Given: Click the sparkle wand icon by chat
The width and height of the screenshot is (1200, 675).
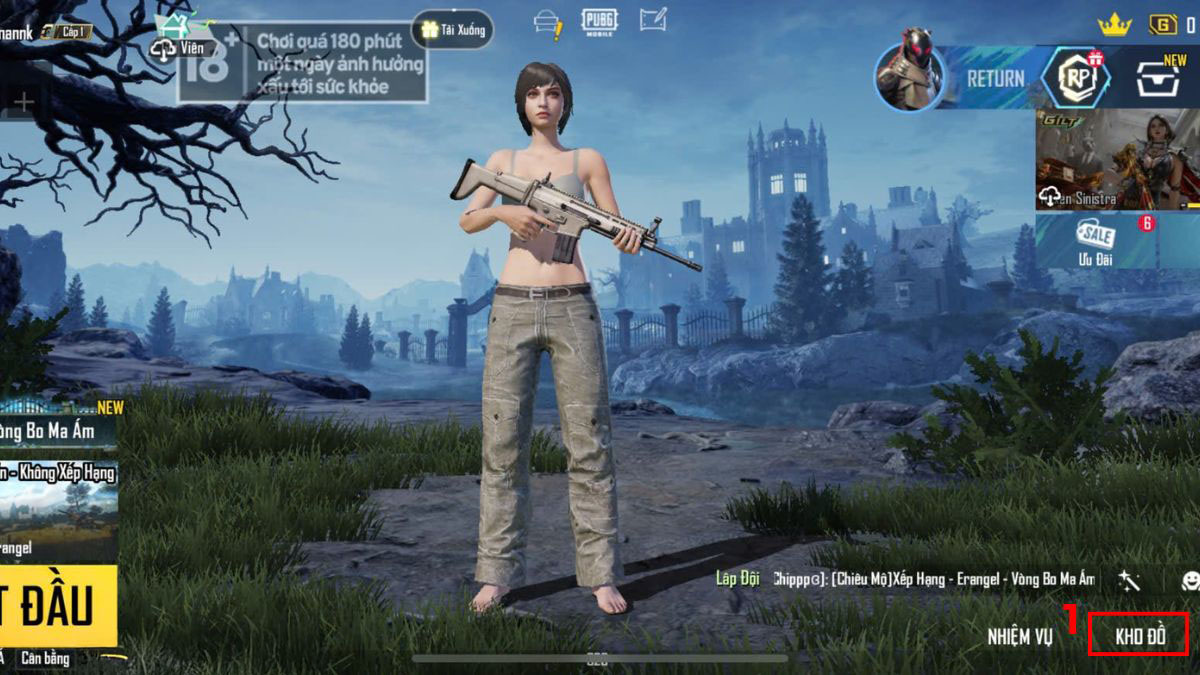Looking at the screenshot, I should [x=1130, y=580].
